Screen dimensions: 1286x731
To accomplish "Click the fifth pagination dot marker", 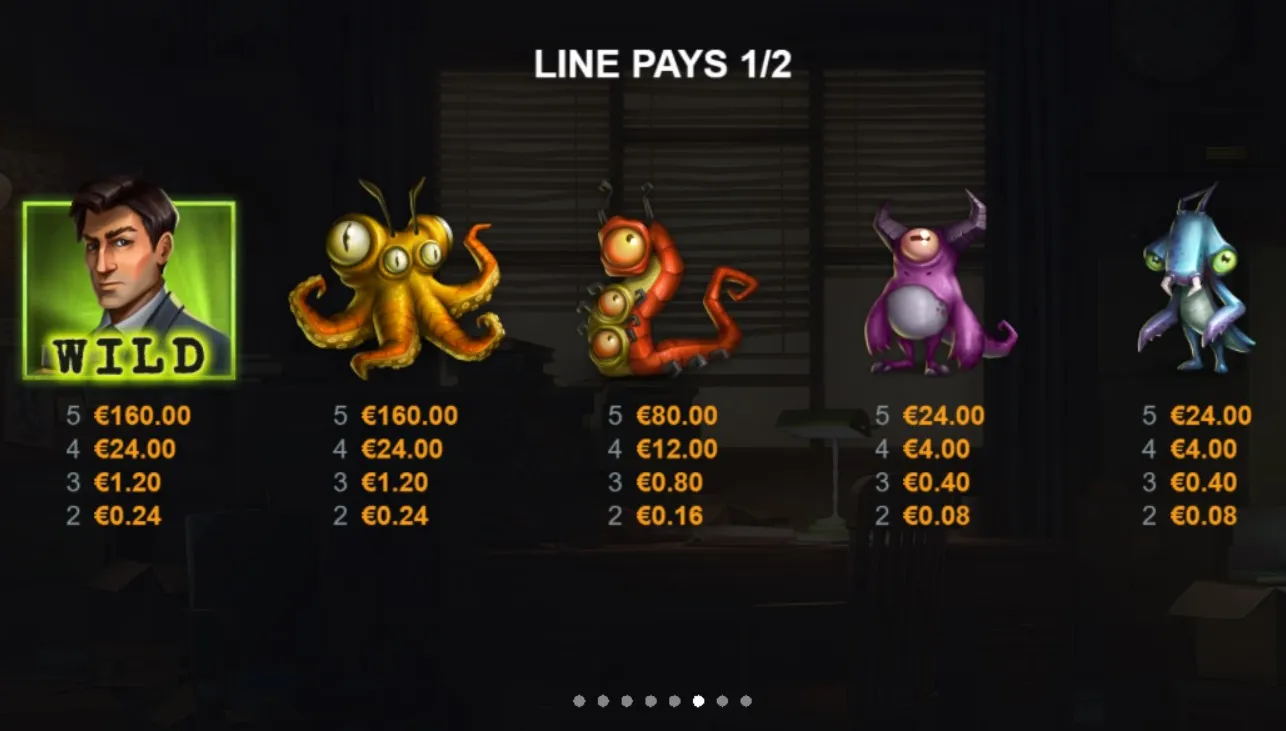I will click(674, 700).
